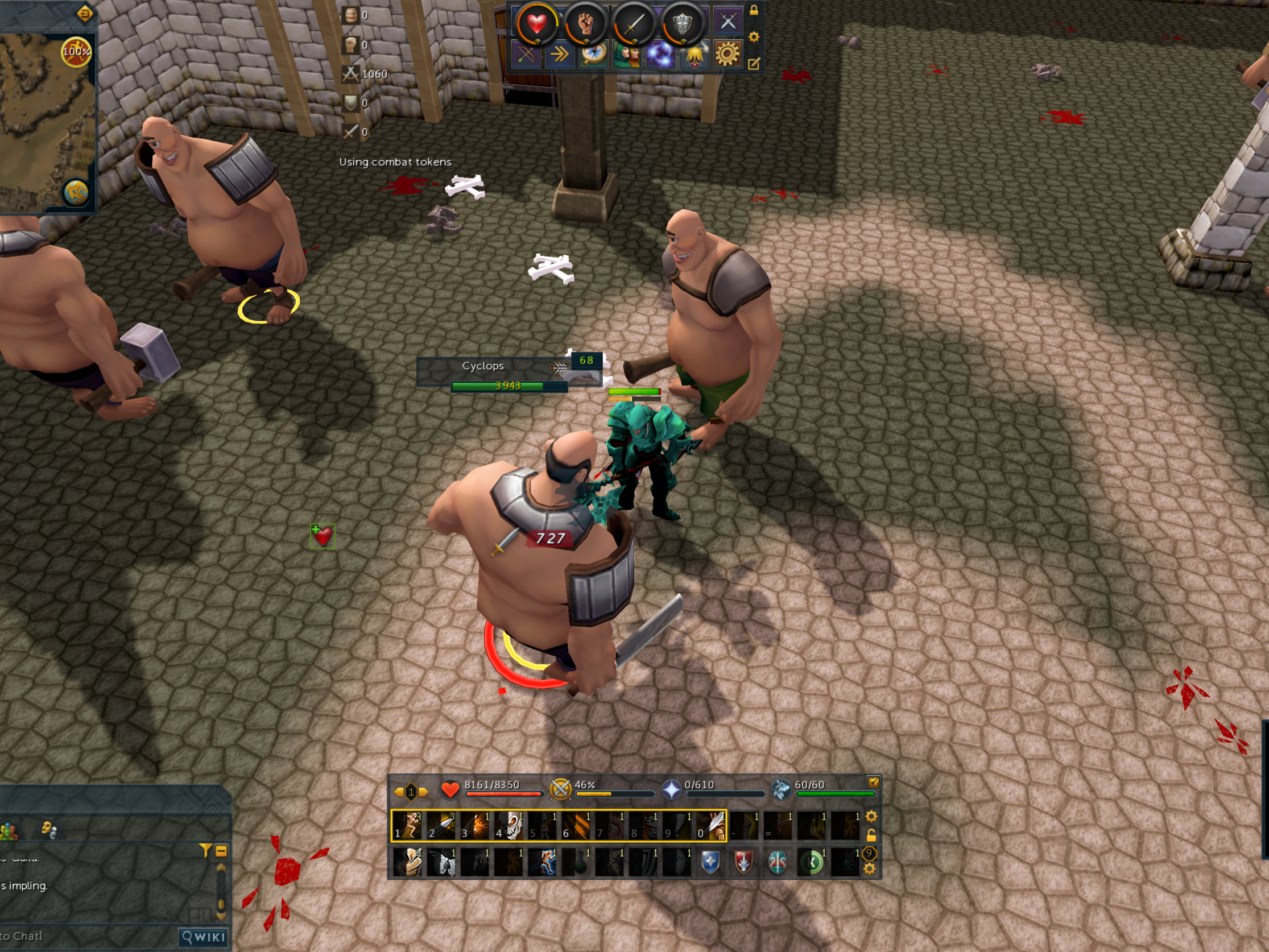Toggle the run energy button

pyautogui.click(x=76, y=52)
